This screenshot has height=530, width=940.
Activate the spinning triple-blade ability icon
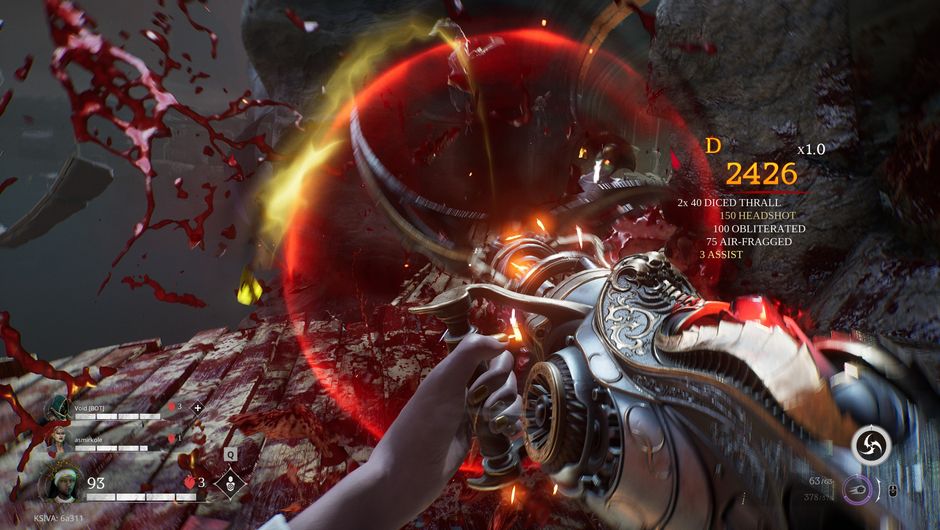point(871,446)
